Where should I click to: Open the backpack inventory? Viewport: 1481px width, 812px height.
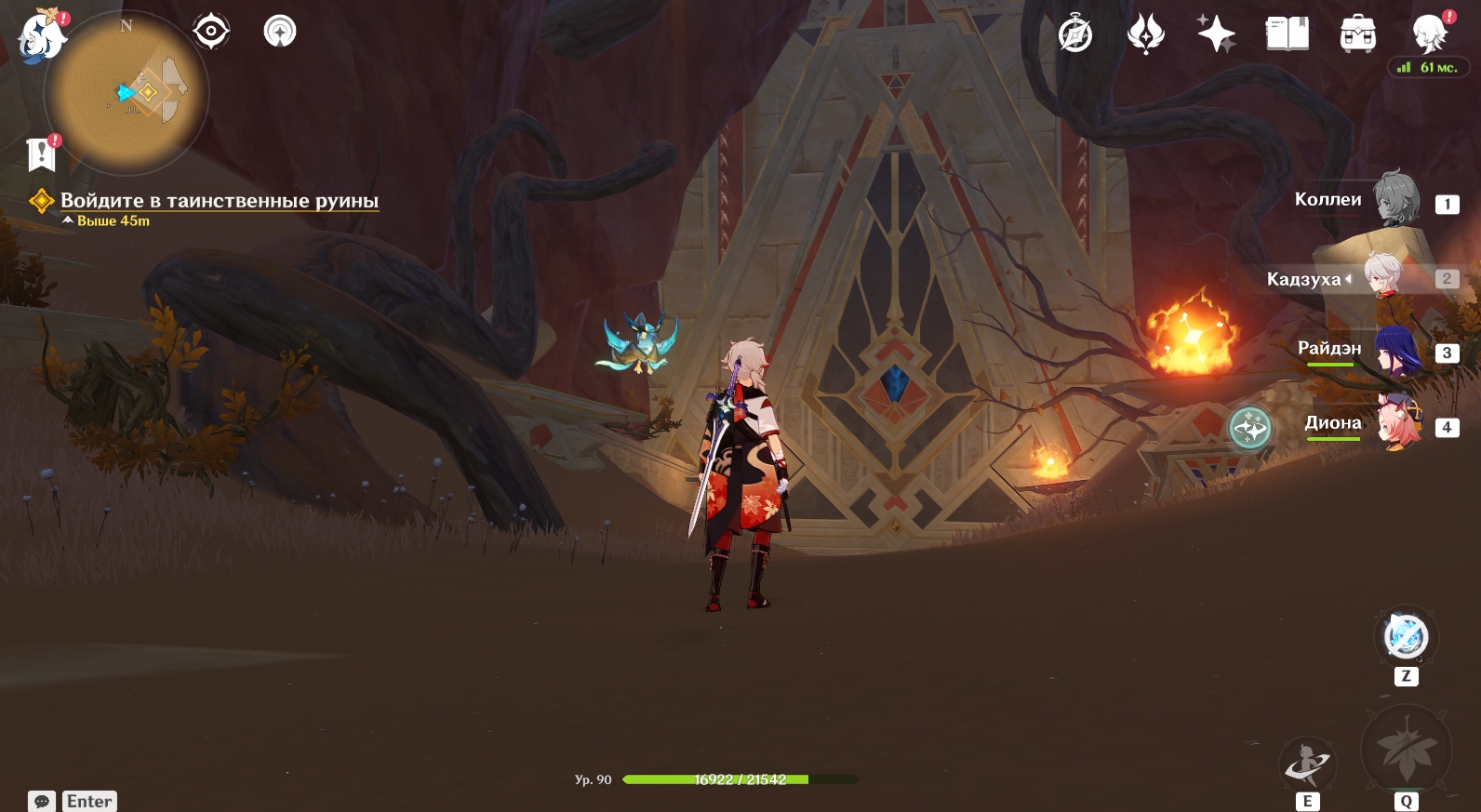[x=1357, y=34]
